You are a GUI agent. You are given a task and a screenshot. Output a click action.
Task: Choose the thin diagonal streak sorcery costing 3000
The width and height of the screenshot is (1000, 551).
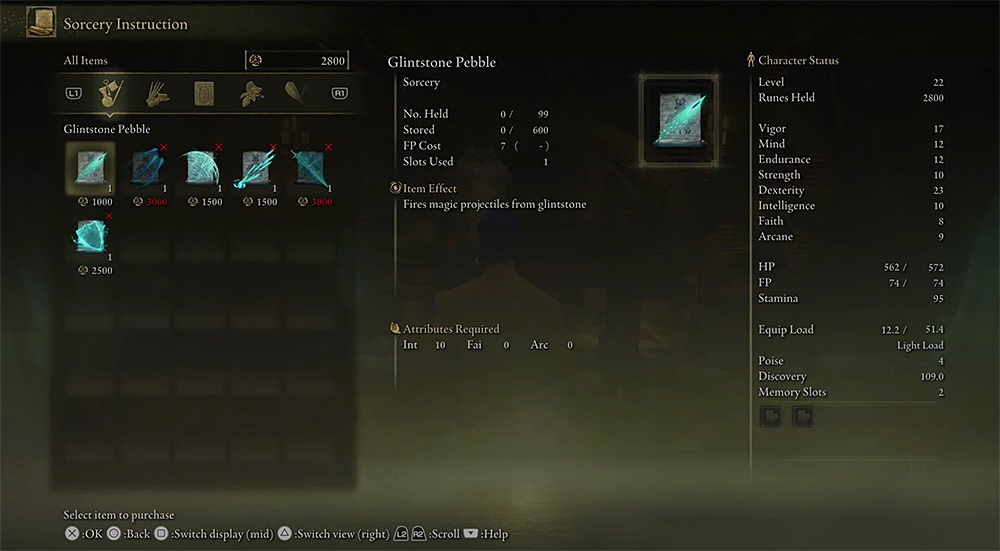310,167
